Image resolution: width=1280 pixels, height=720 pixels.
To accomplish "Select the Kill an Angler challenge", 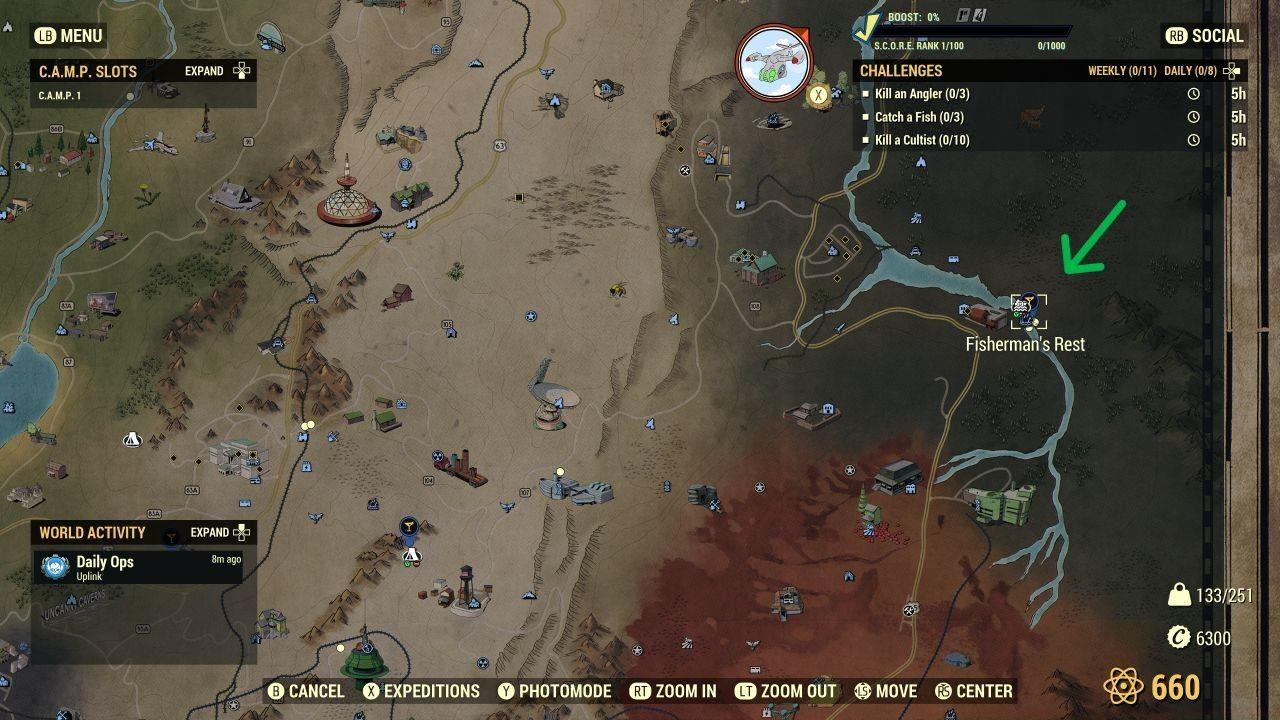I will tap(919, 93).
